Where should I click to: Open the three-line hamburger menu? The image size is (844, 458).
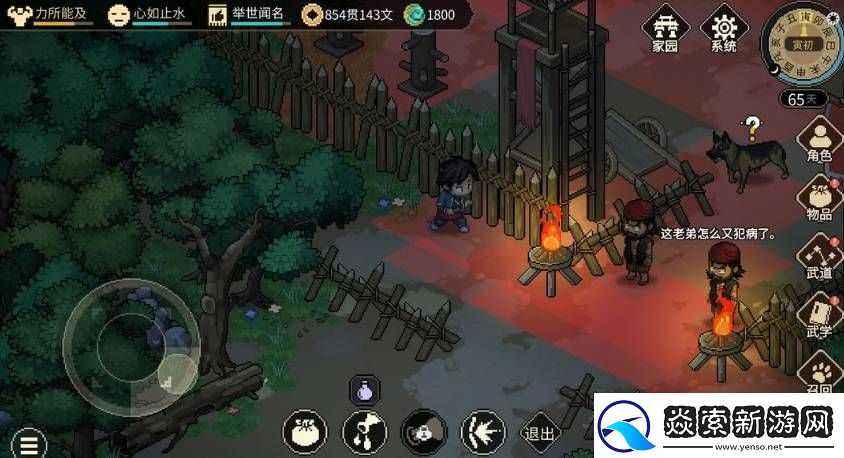[31, 443]
